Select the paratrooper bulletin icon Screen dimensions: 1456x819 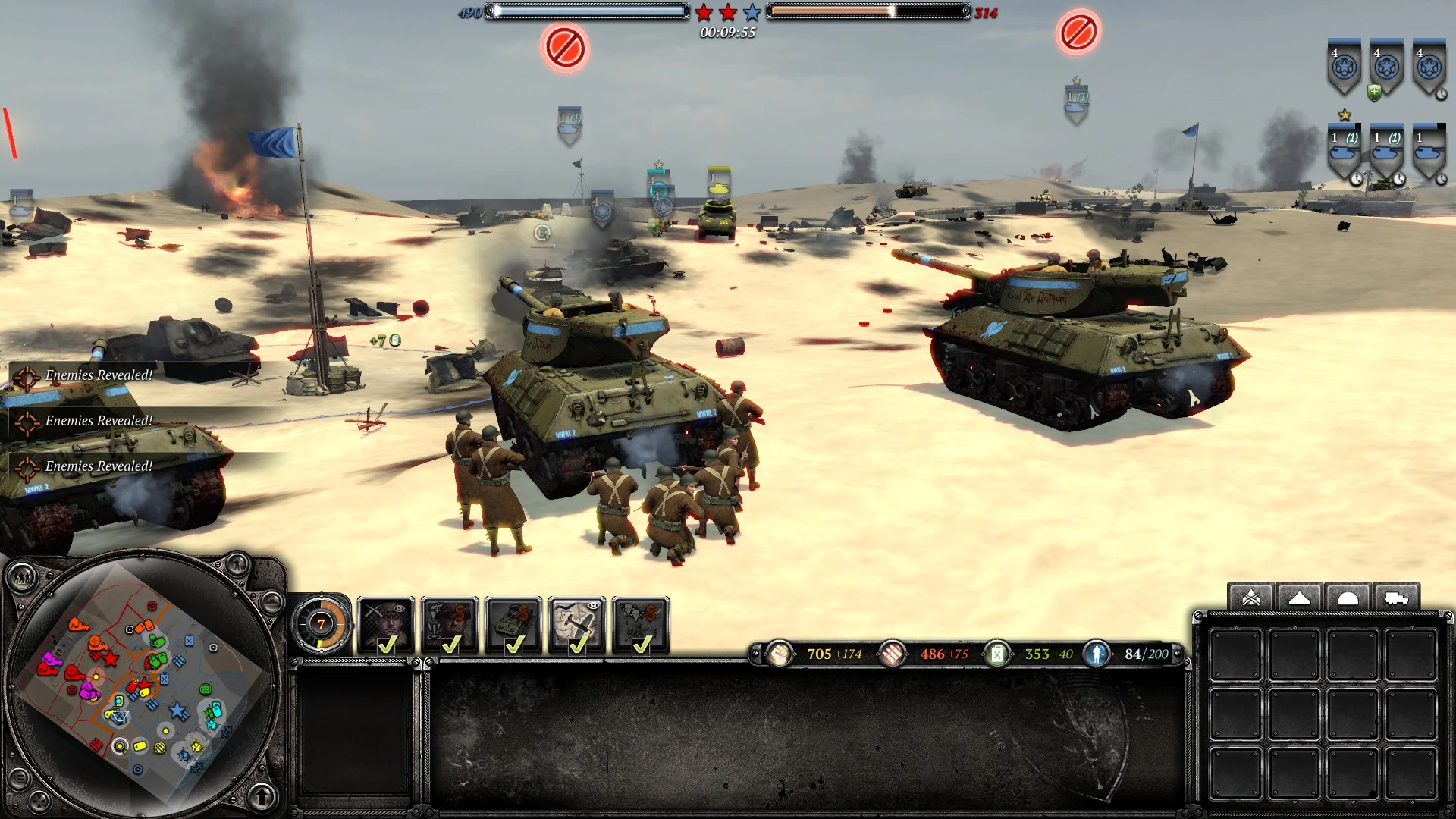(x=642, y=618)
